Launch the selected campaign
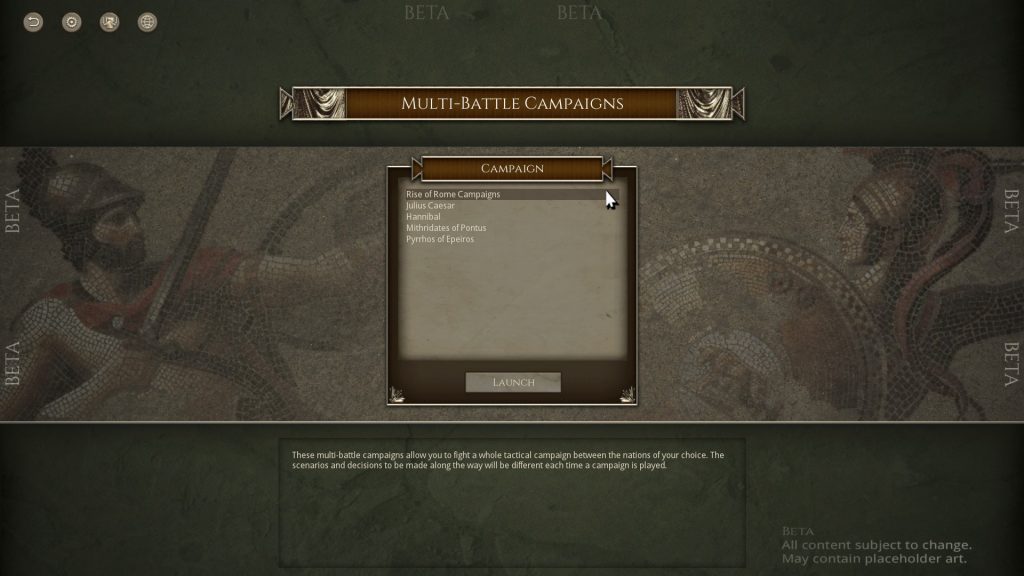The height and width of the screenshot is (576, 1024). tap(513, 382)
